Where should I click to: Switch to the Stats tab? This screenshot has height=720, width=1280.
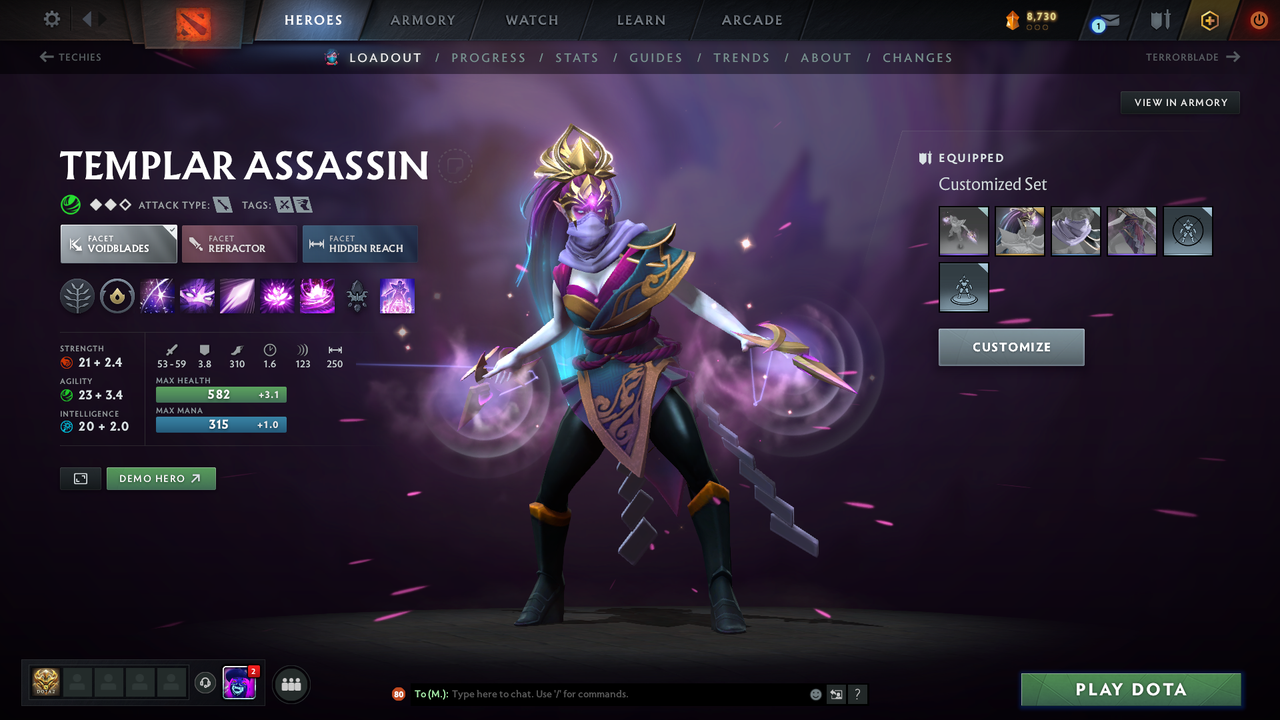pos(577,57)
